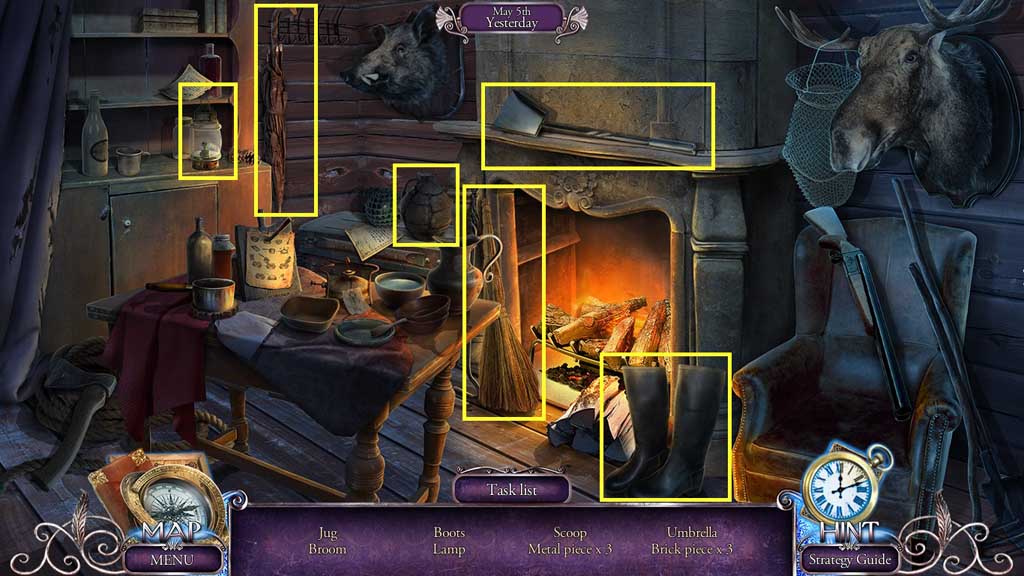Open the Strategy Guide
1024x576 pixels.
(847, 559)
